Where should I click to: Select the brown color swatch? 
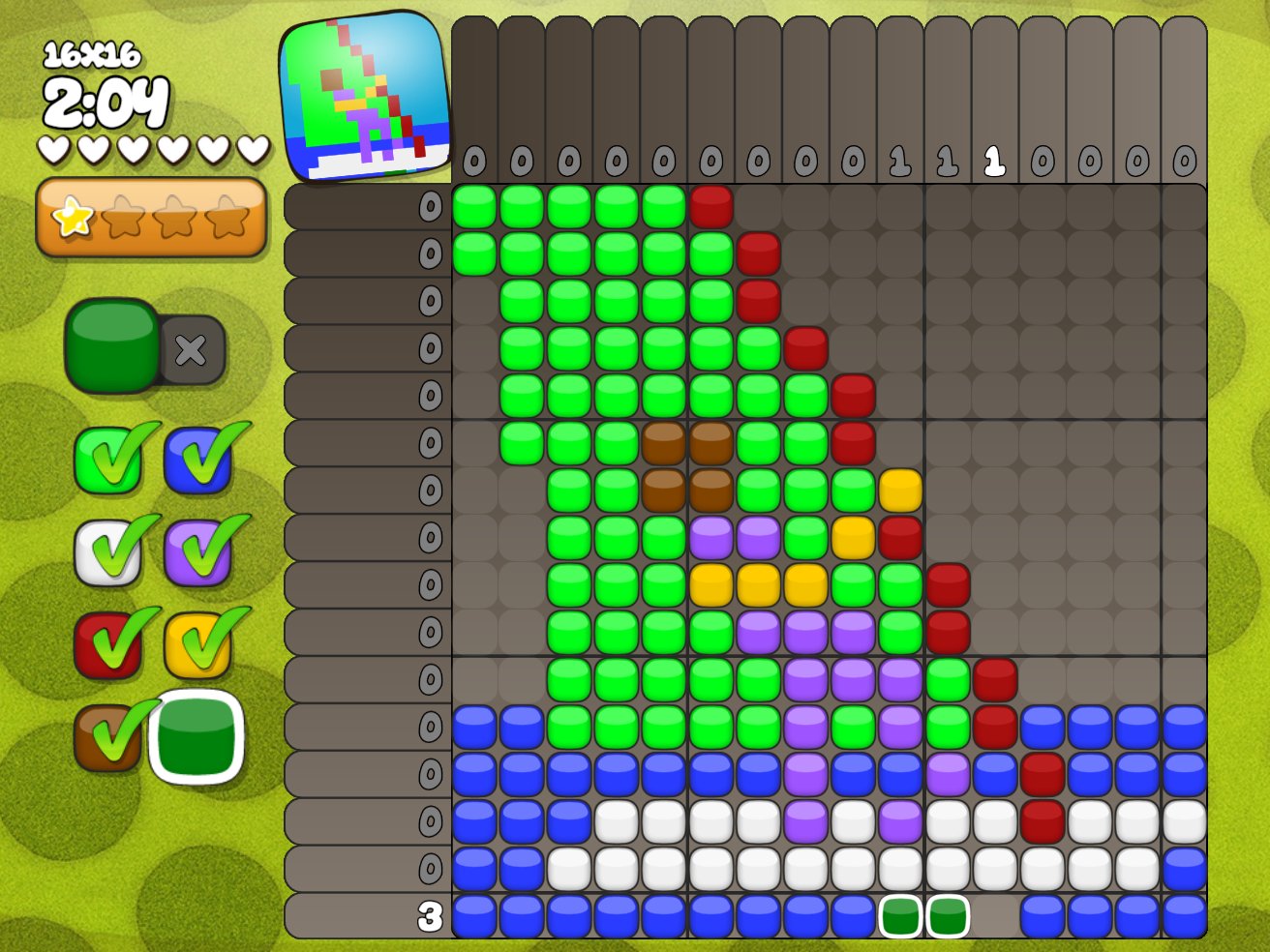106,737
